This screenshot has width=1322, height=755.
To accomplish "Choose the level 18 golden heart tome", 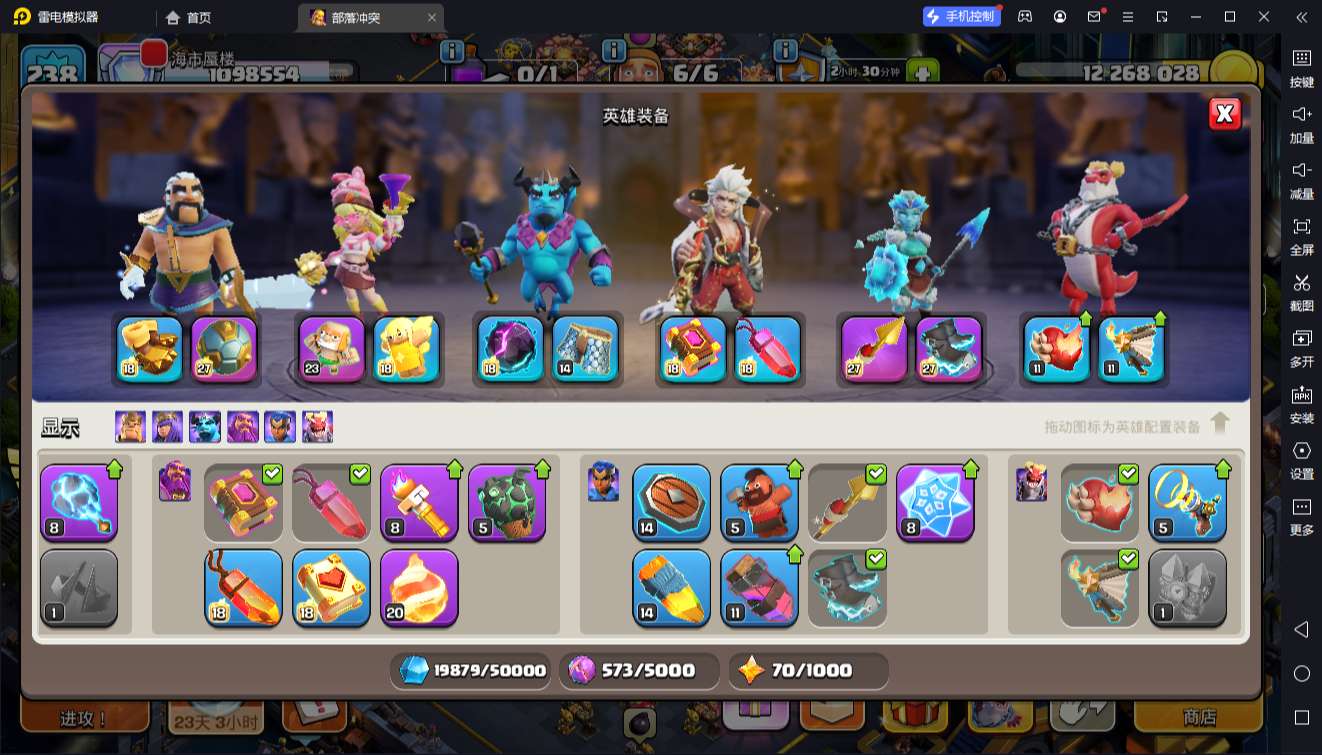I will point(331,588).
